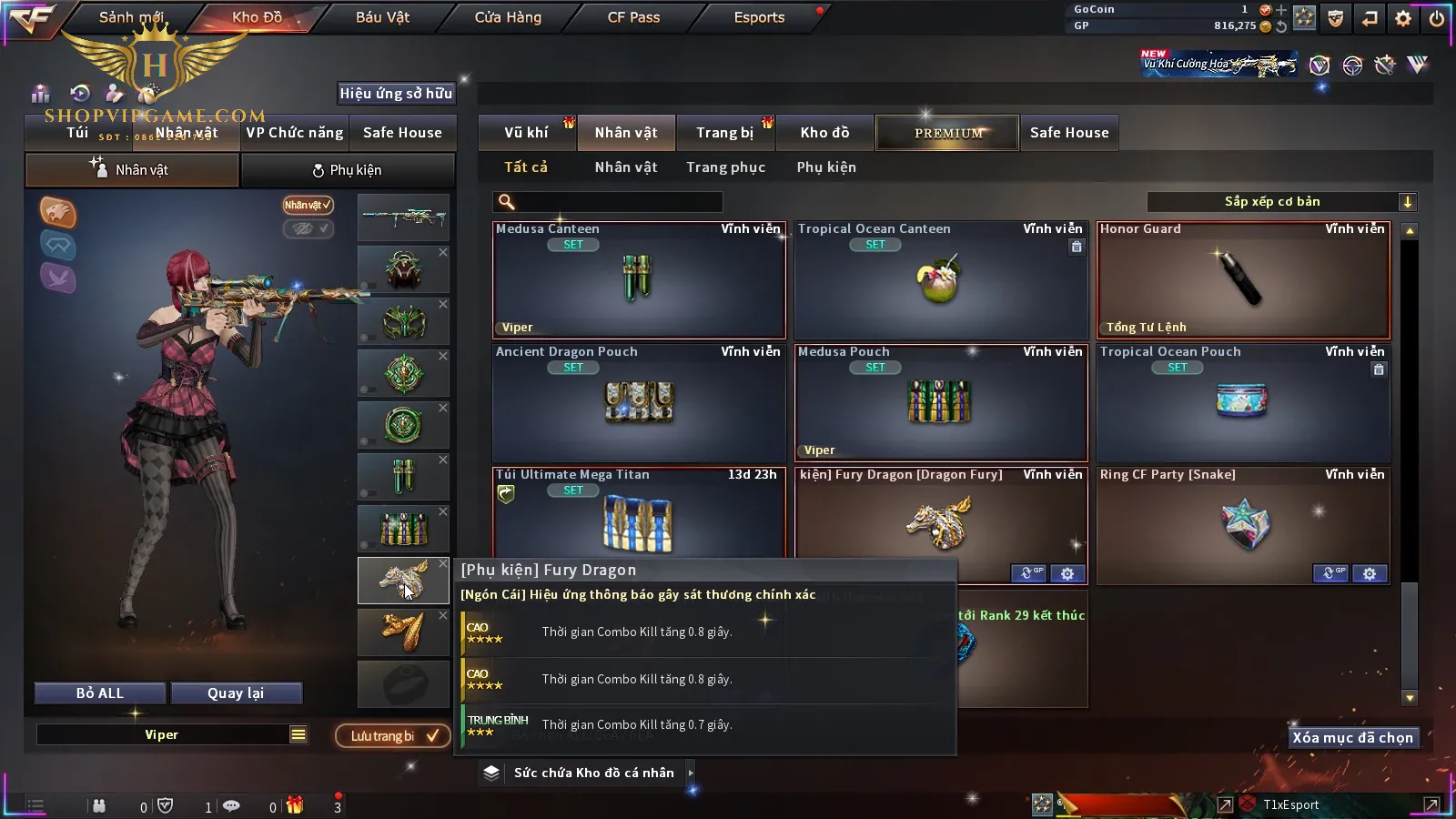Select the Ancient Dragon Pouch item

(639, 402)
